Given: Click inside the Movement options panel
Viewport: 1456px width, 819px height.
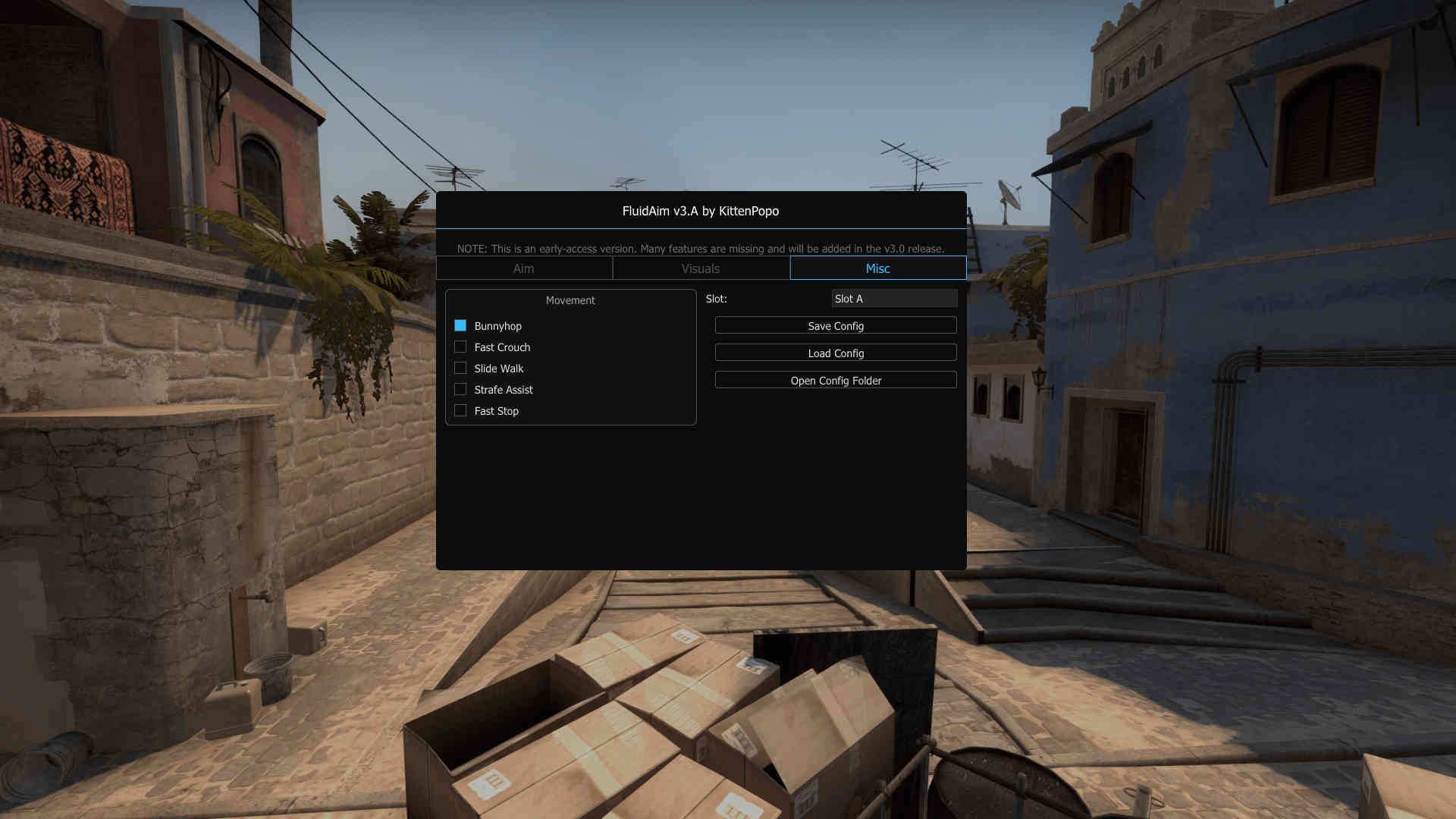Looking at the screenshot, I should tap(570, 356).
